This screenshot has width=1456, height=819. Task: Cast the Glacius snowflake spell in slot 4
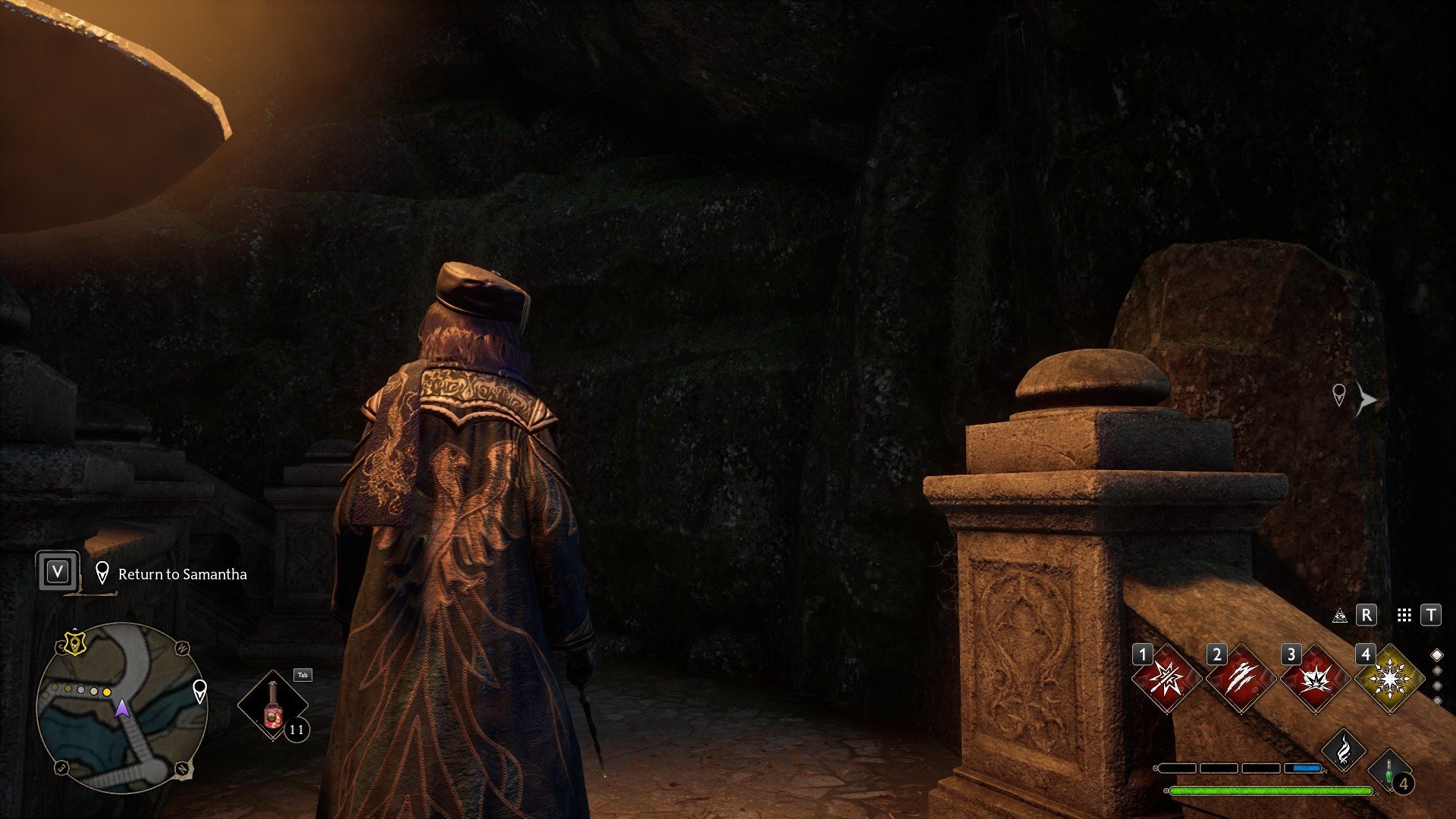pyautogui.click(x=1389, y=679)
